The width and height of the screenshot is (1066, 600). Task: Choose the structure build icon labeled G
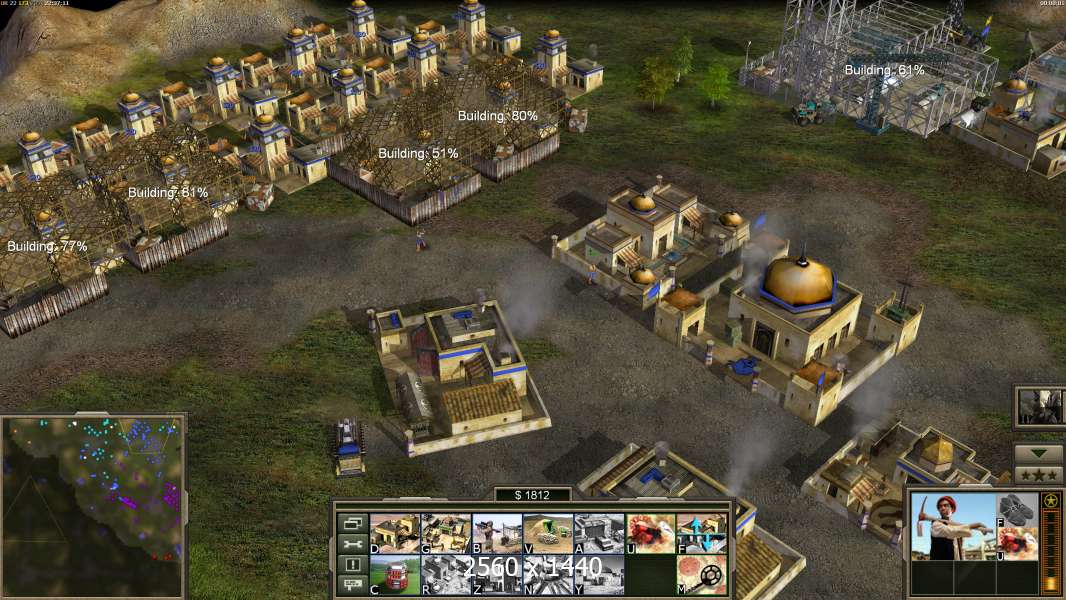pos(445,534)
